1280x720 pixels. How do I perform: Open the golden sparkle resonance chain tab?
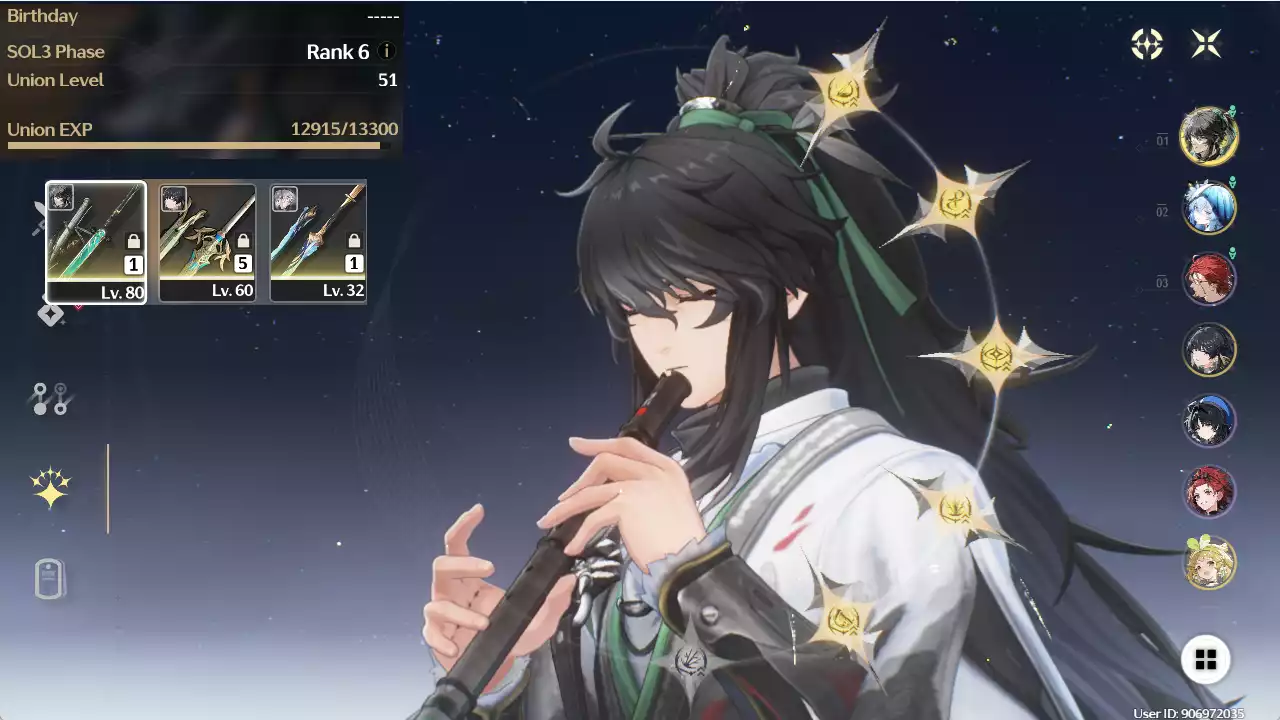[50, 488]
